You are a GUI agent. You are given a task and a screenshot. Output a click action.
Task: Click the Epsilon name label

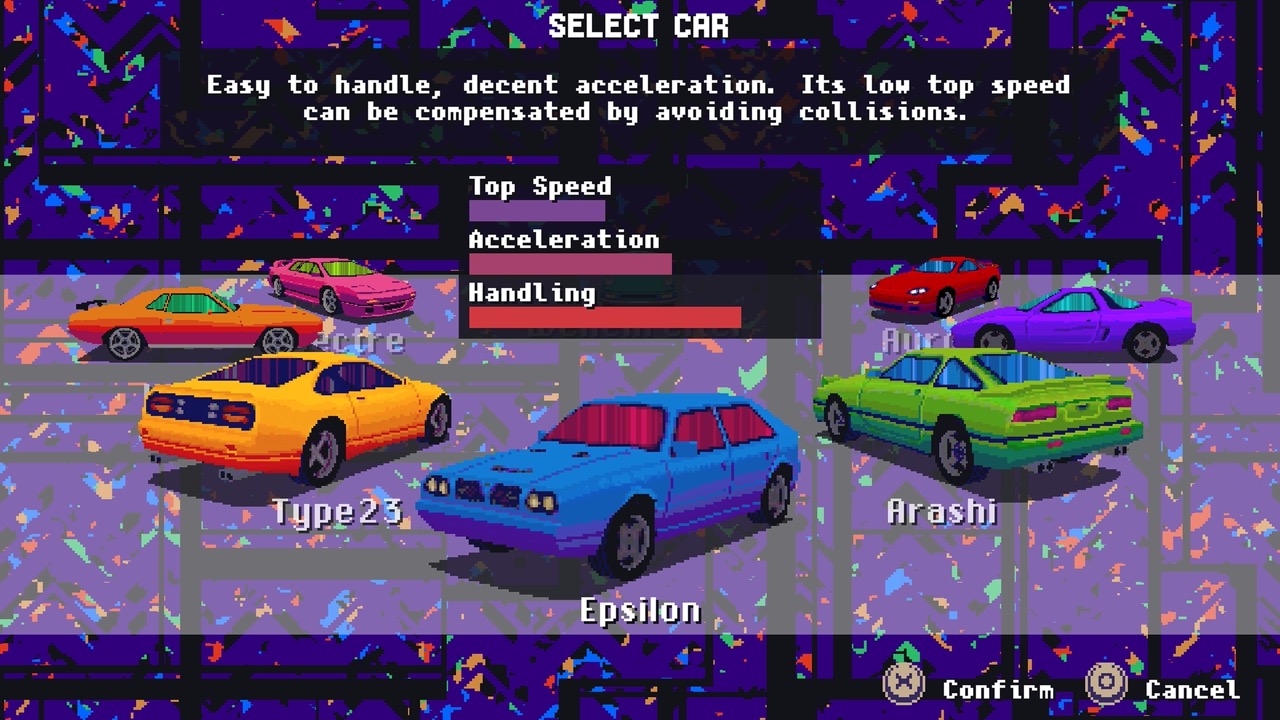pos(640,608)
